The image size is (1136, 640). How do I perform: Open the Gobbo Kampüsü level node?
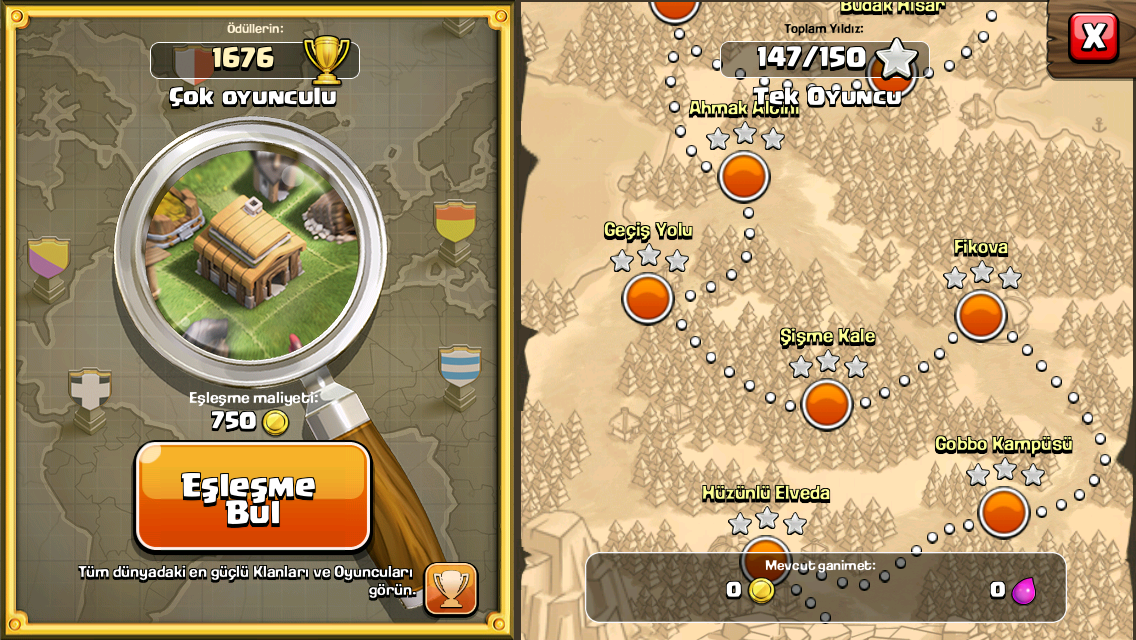[x=1003, y=512]
